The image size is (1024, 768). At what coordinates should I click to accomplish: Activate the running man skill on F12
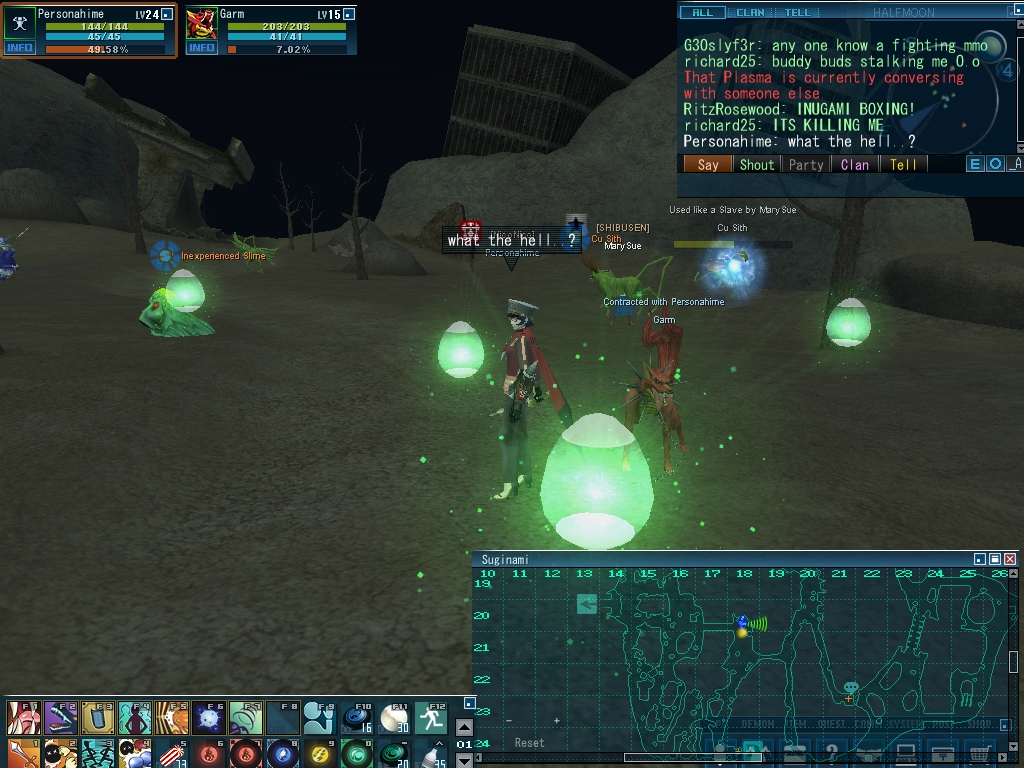click(431, 718)
